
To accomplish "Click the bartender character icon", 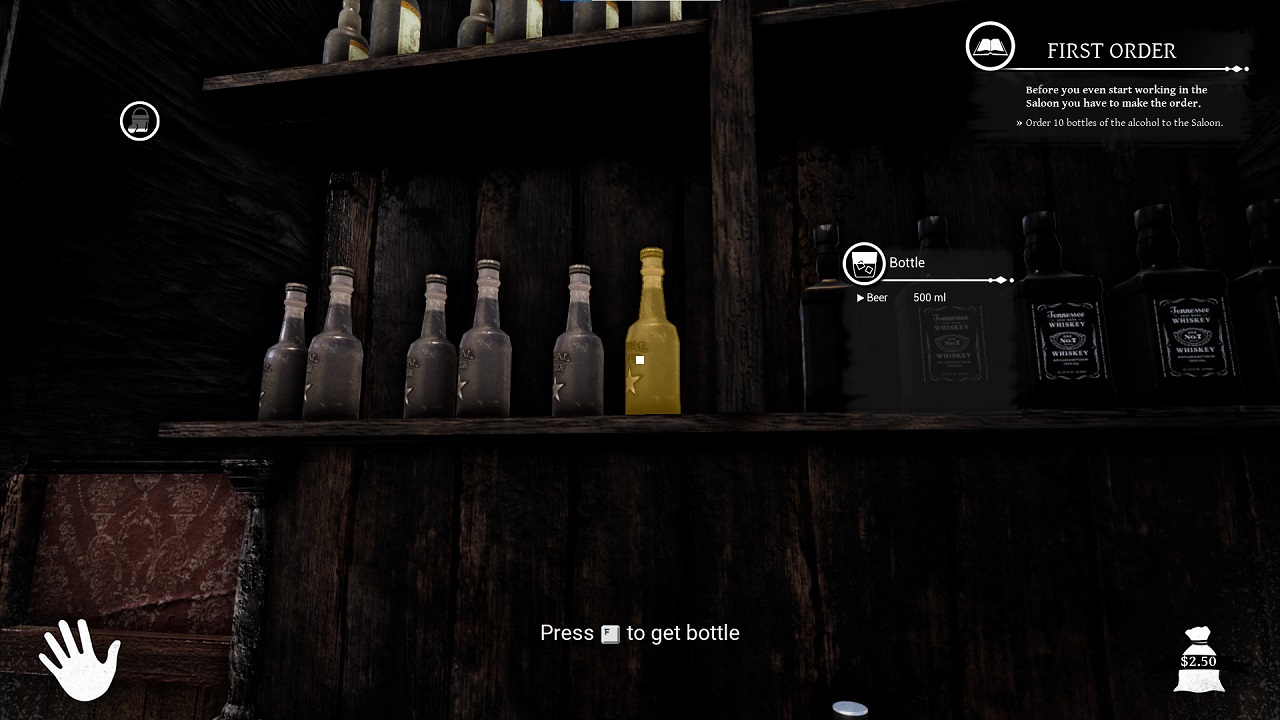I will tap(140, 121).
